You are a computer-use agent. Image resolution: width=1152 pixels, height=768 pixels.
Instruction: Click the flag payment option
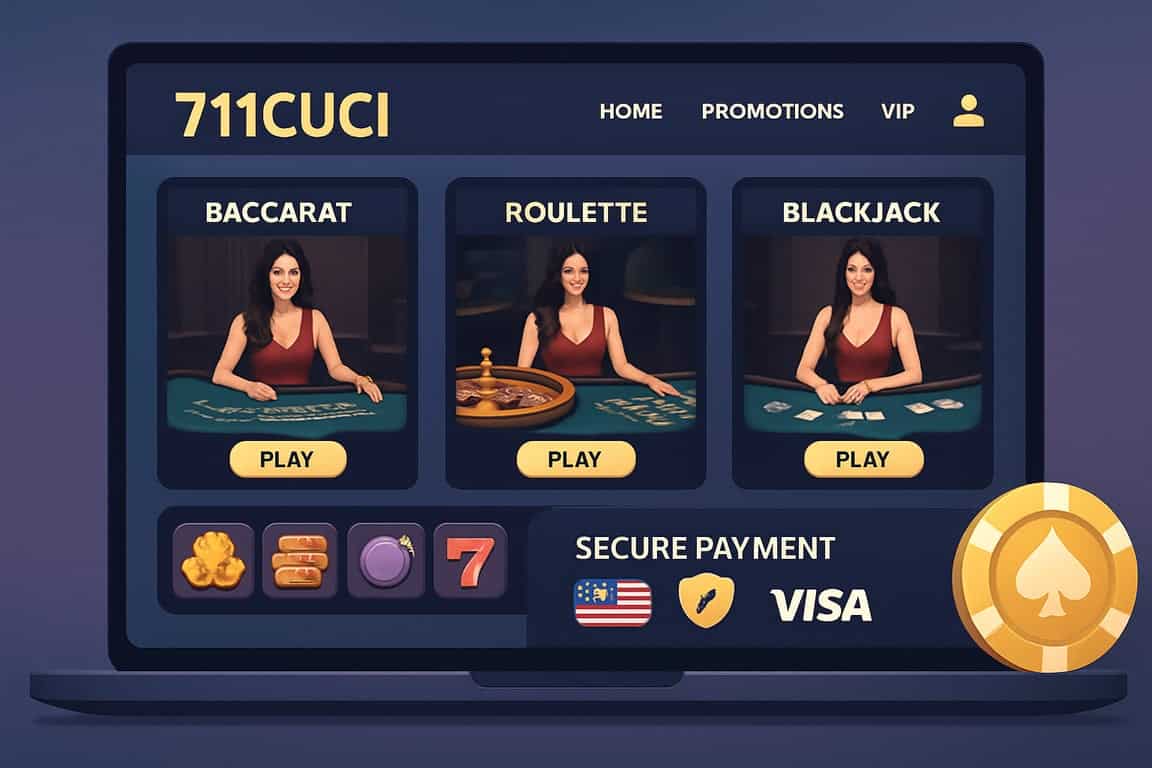(x=612, y=603)
